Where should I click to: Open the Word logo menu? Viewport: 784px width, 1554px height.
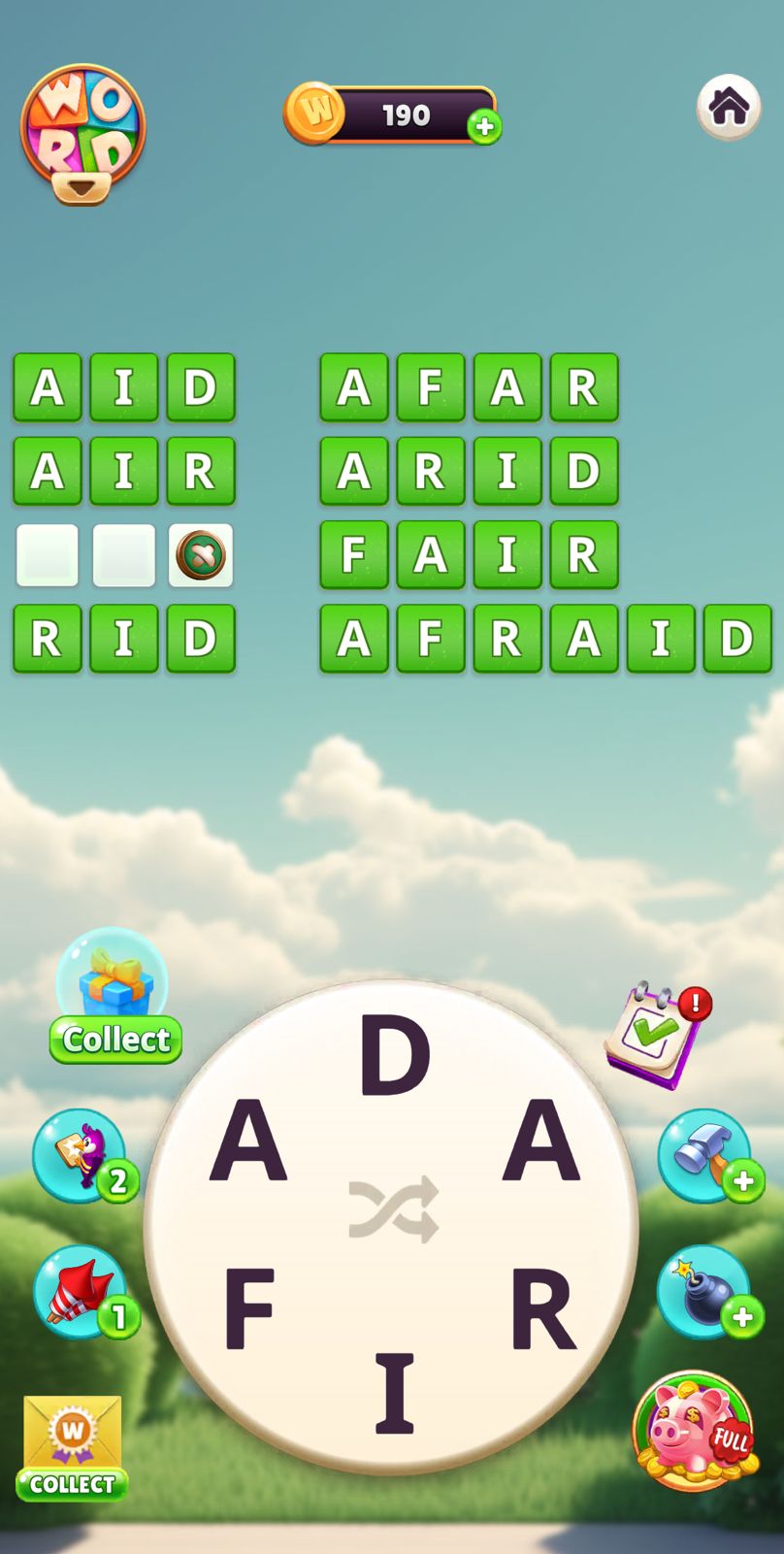click(82, 133)
